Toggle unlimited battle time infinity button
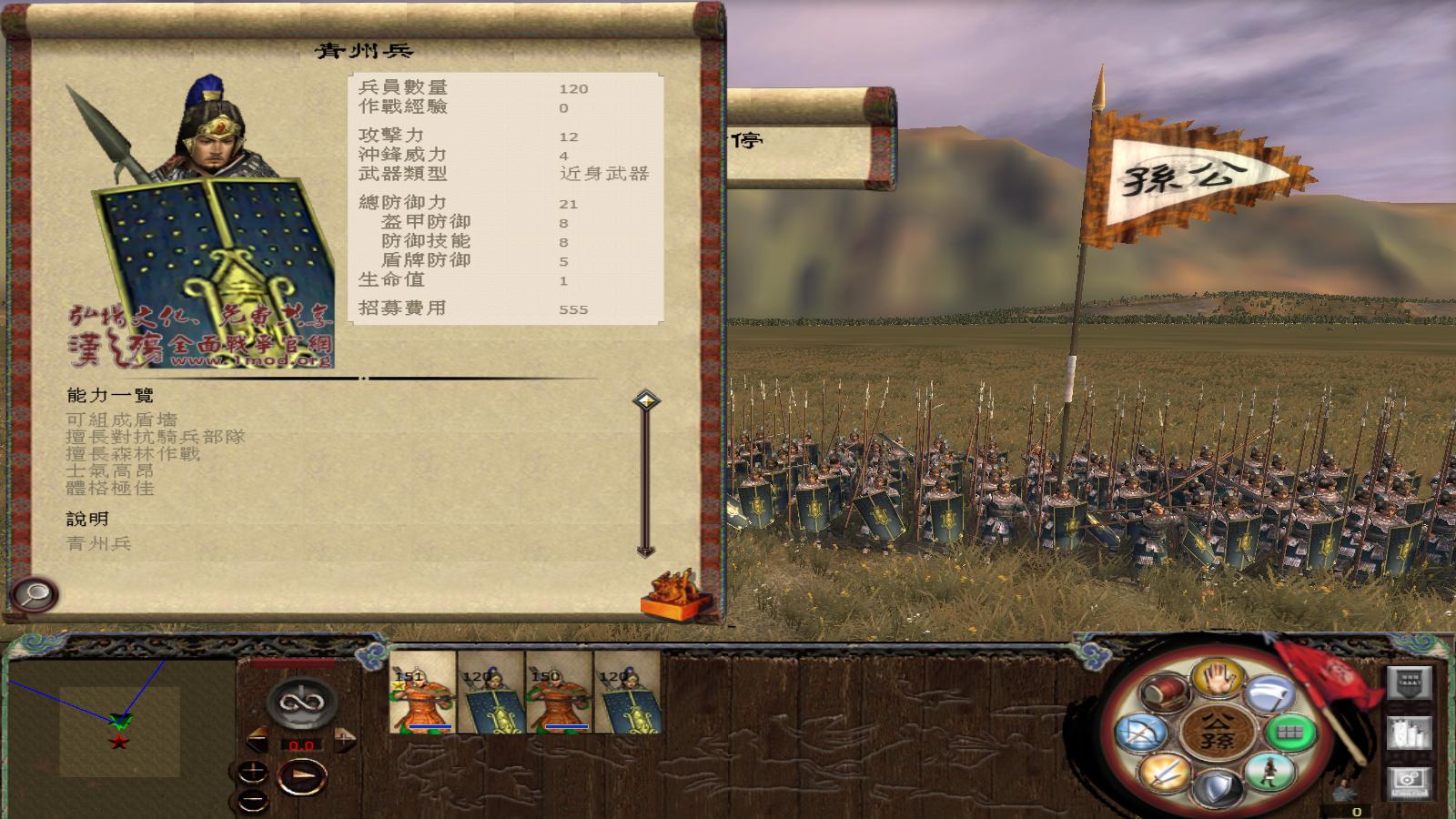The height and width of the screenshot is (819, 1456). [x=302, y=702]
